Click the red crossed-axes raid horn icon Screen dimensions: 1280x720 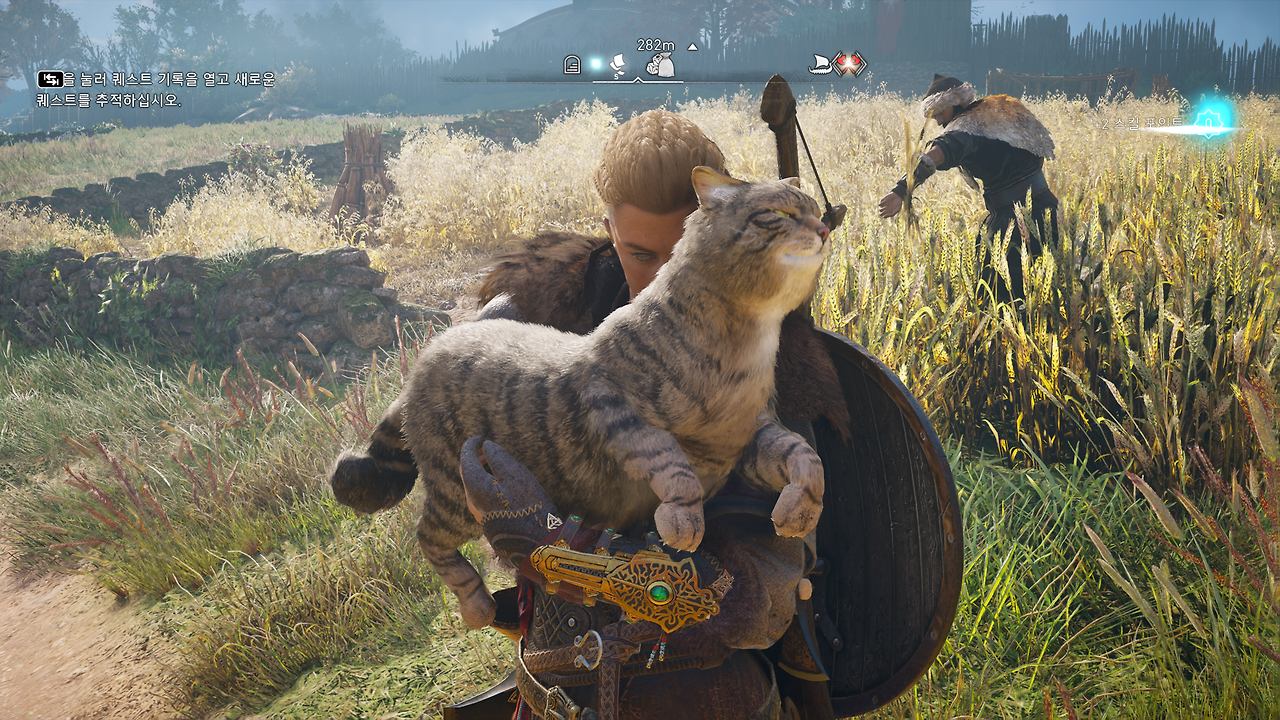click(848, 62)
